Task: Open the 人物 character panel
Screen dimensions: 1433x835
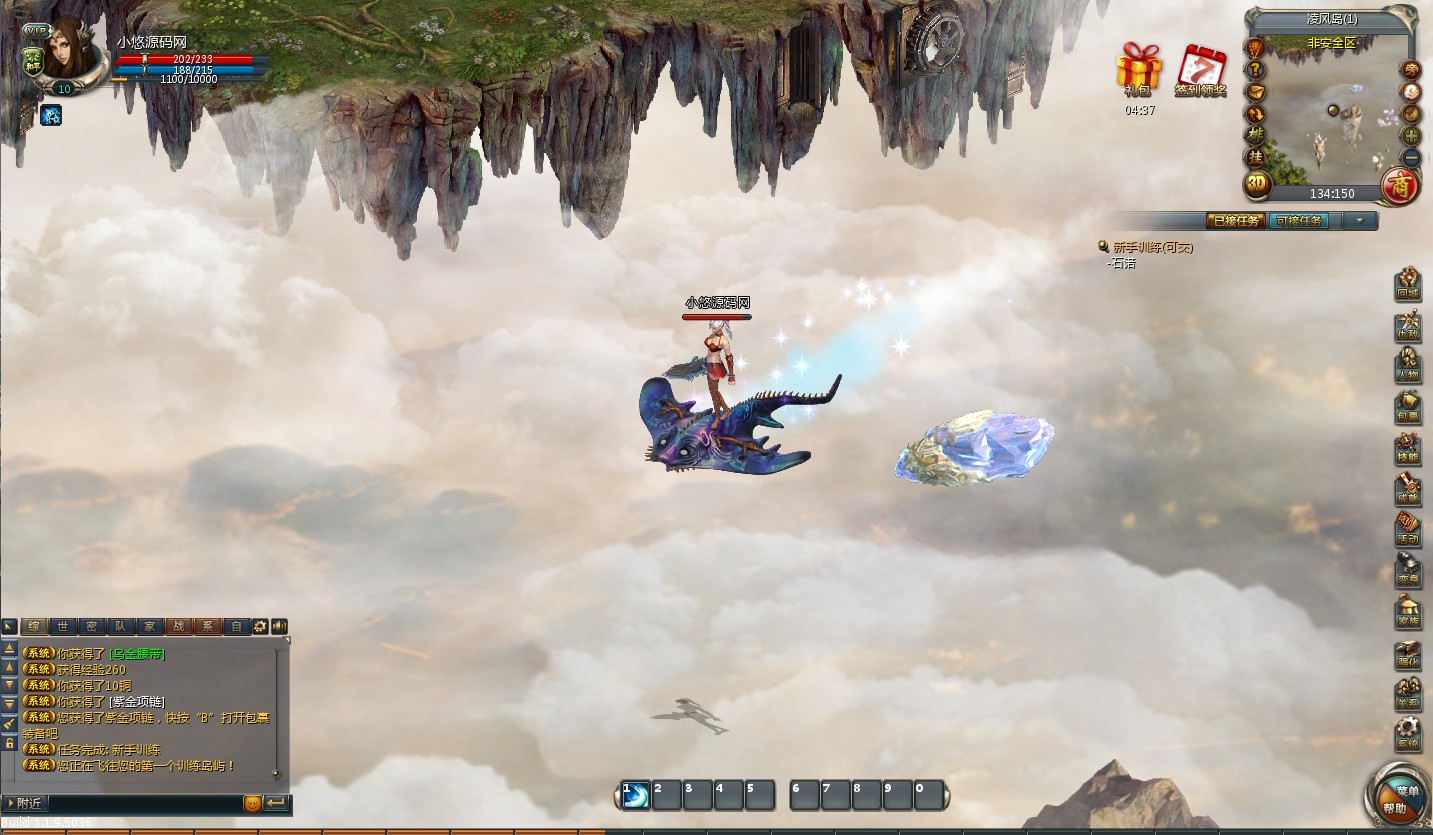Action: (1408, 365)
